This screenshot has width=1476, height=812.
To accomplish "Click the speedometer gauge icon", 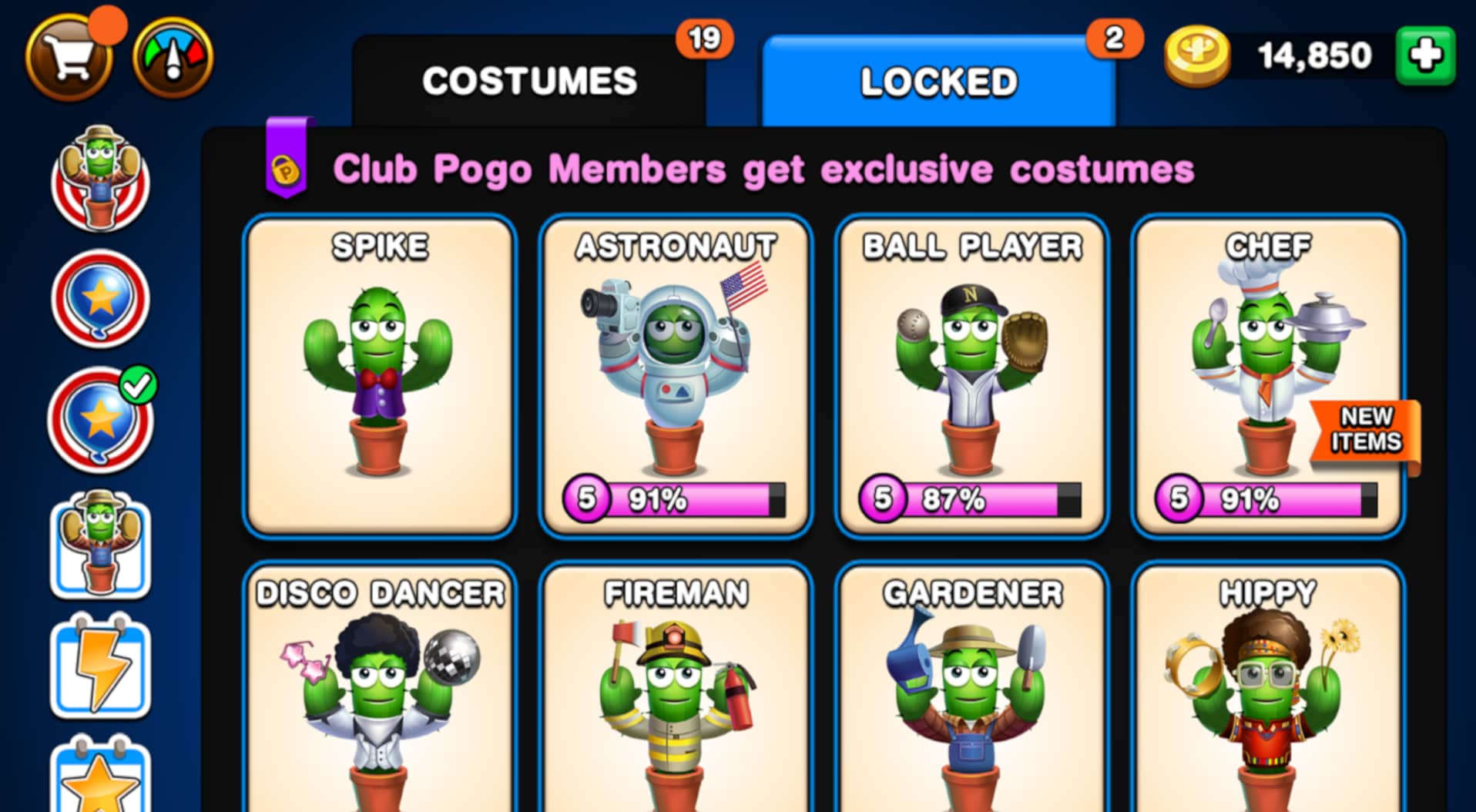I will coord(173,54).
